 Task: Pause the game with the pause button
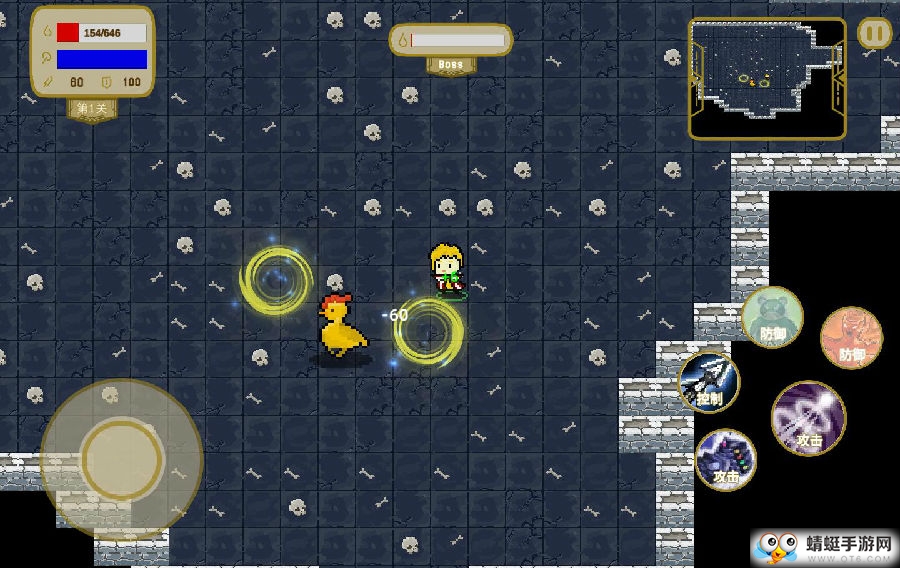click(874, 33)
